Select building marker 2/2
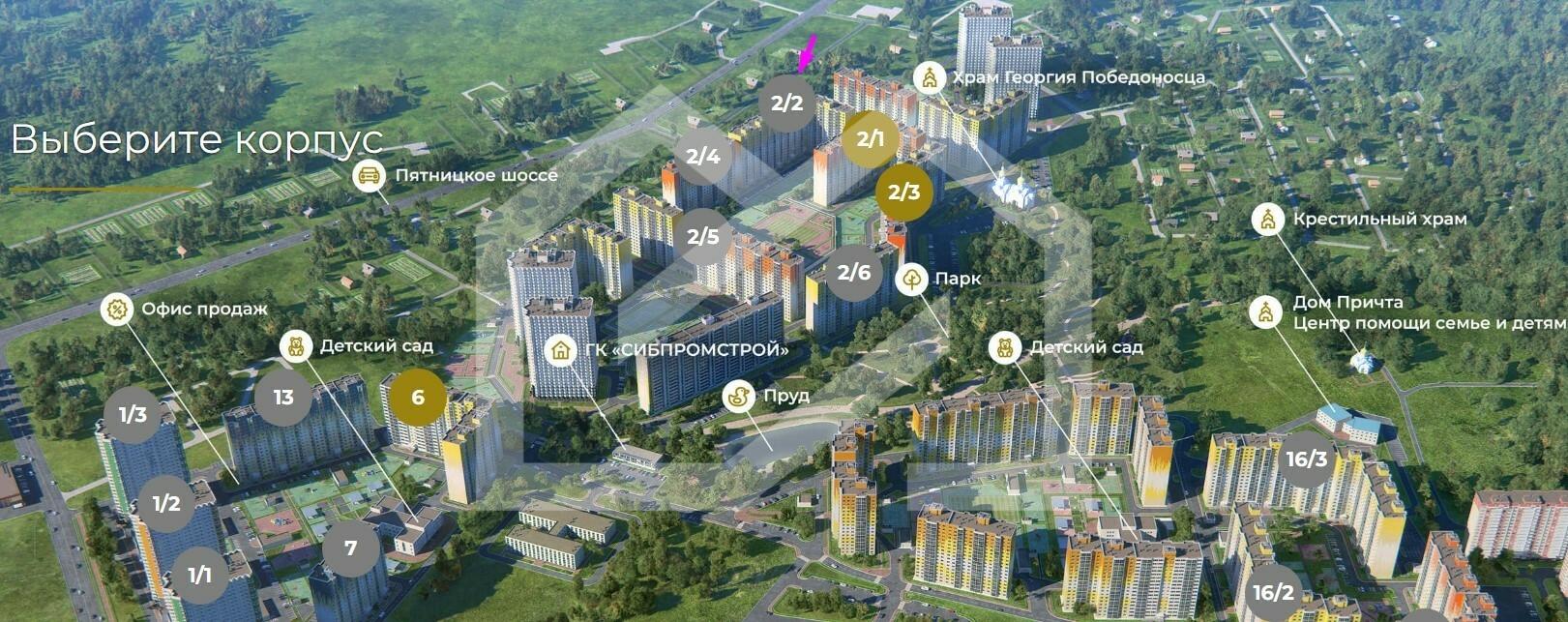The height and width of the screenshot is (622, 1568). point(787,103)
